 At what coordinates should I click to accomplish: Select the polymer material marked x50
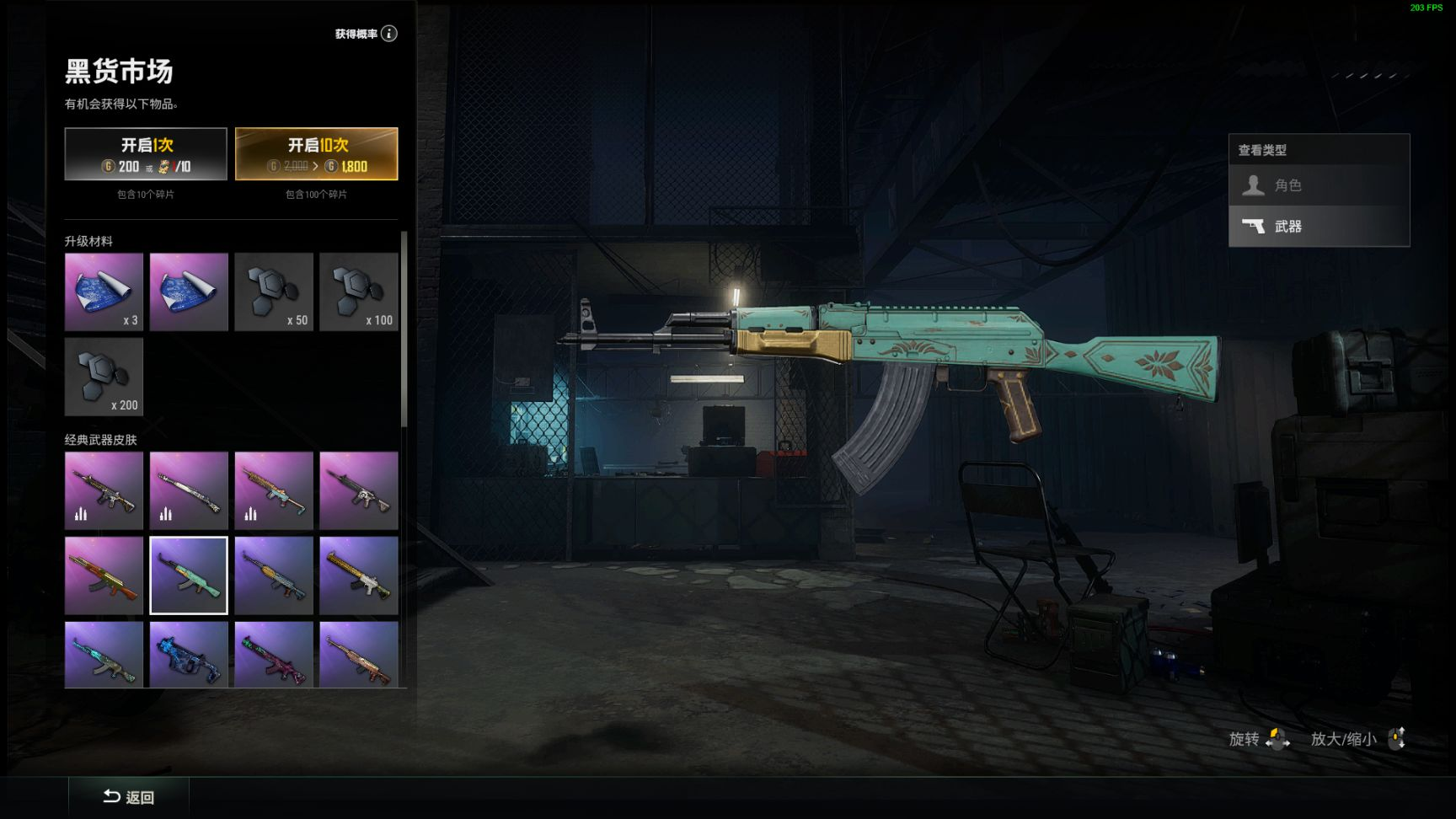point(274,292)
